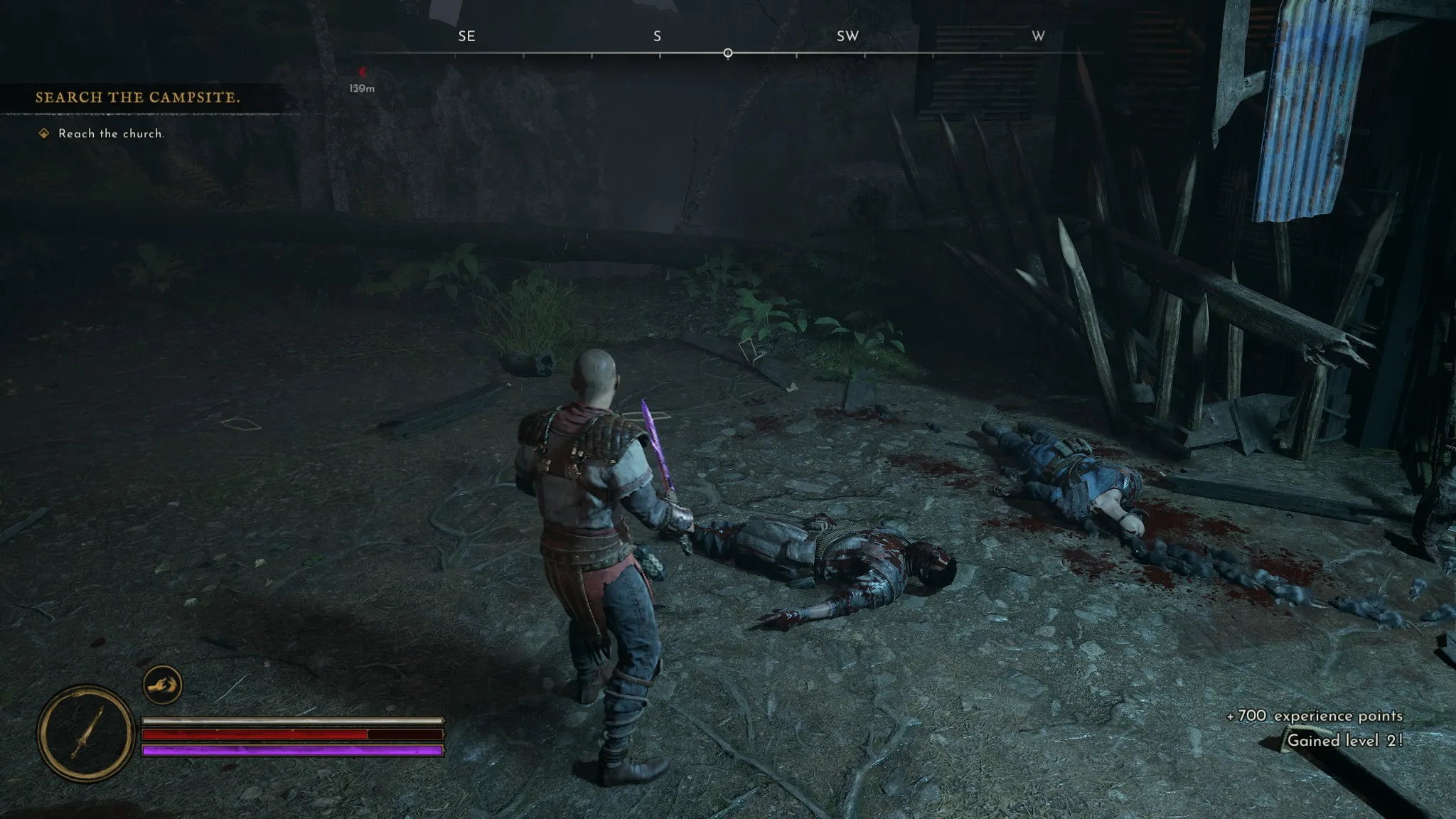Select the Reach the church objective

pos(111,134)
